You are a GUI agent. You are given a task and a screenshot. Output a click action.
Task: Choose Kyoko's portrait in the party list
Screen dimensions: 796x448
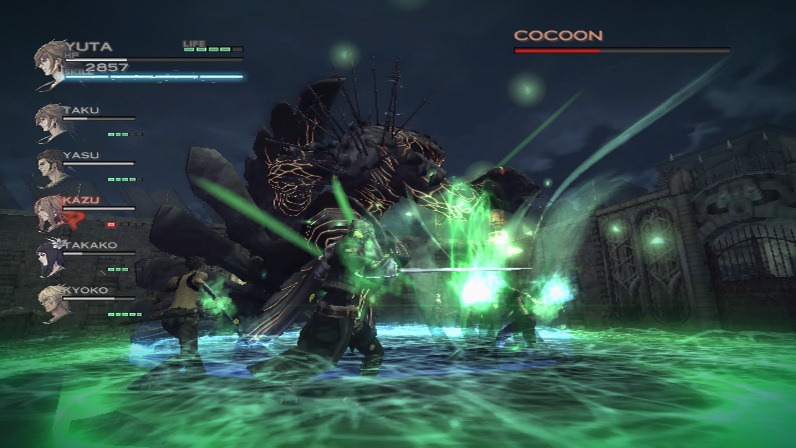click(x=50, y=302)
